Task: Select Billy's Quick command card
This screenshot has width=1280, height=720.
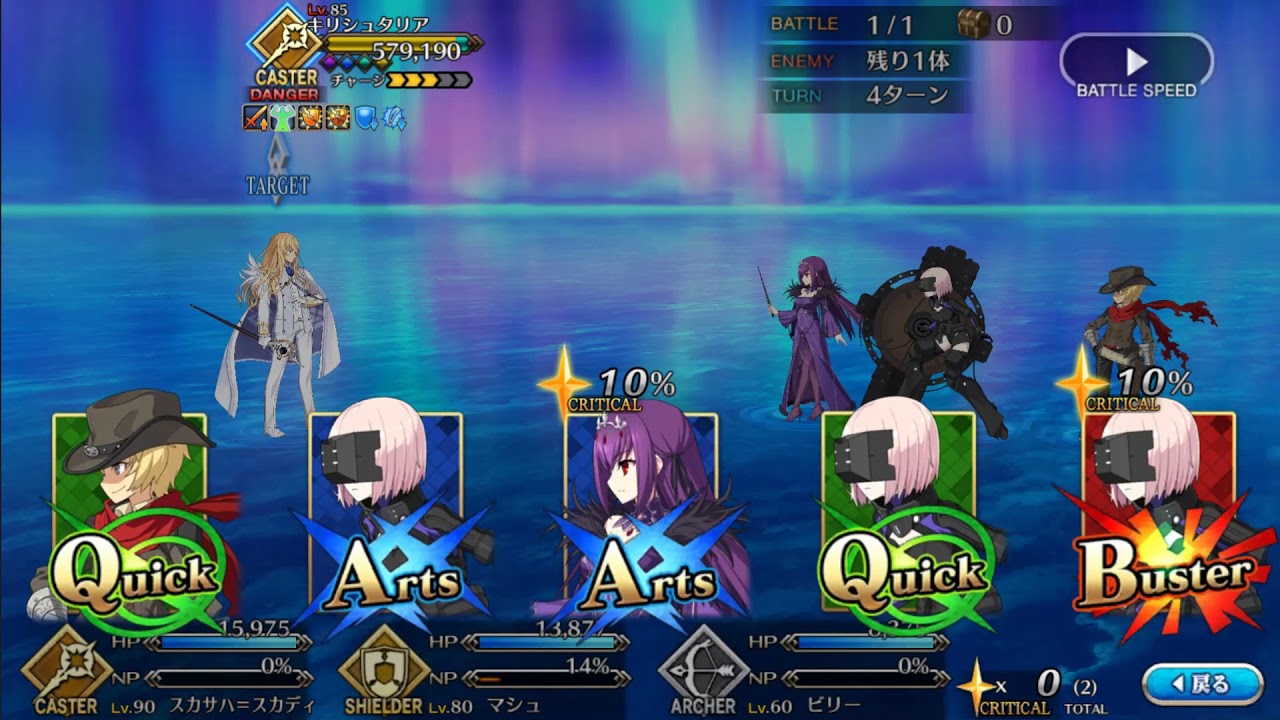Action: (x=132, y=510)
